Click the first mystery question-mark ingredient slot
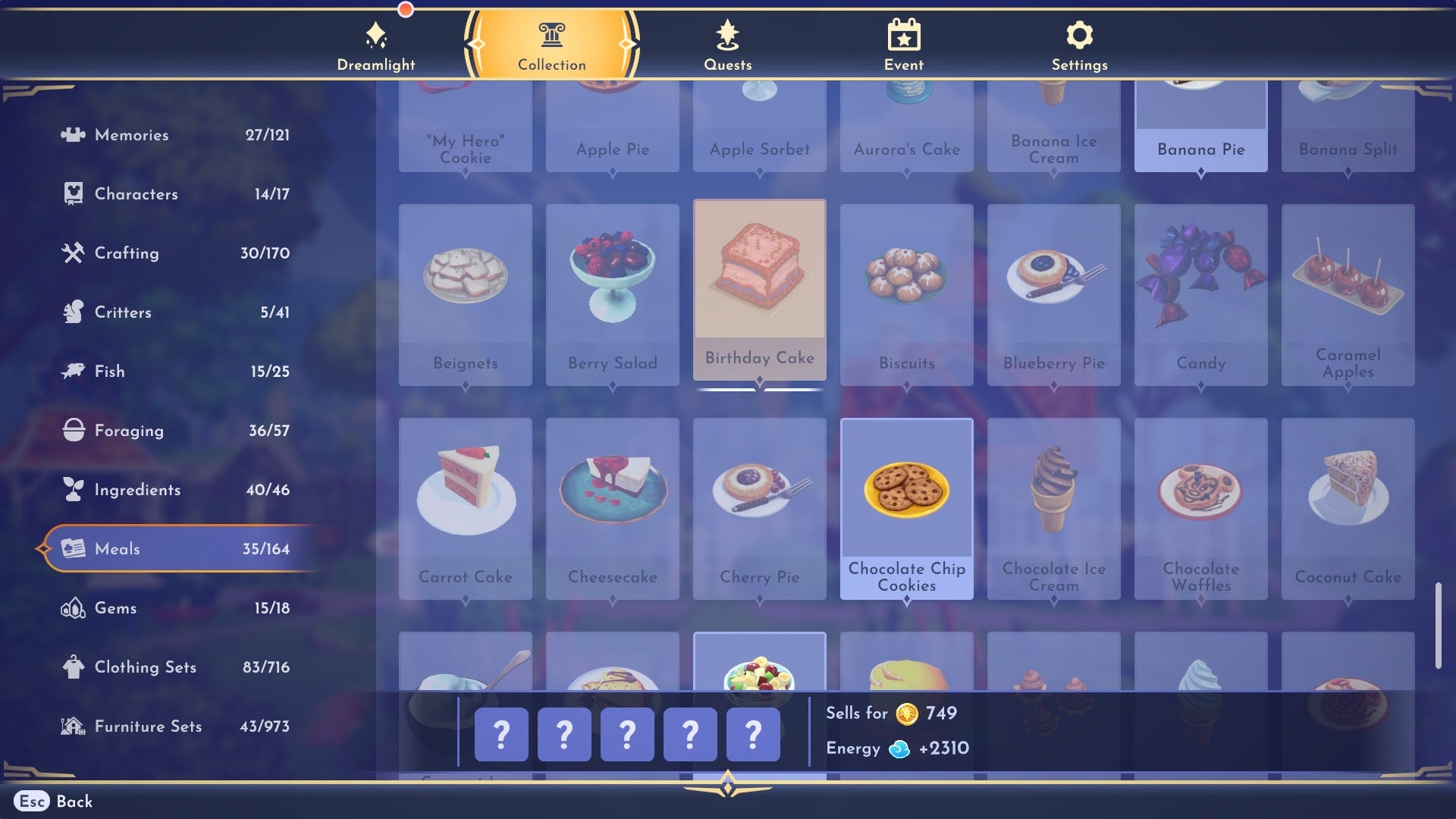The image size is (1456, 819). click(500, 733)
